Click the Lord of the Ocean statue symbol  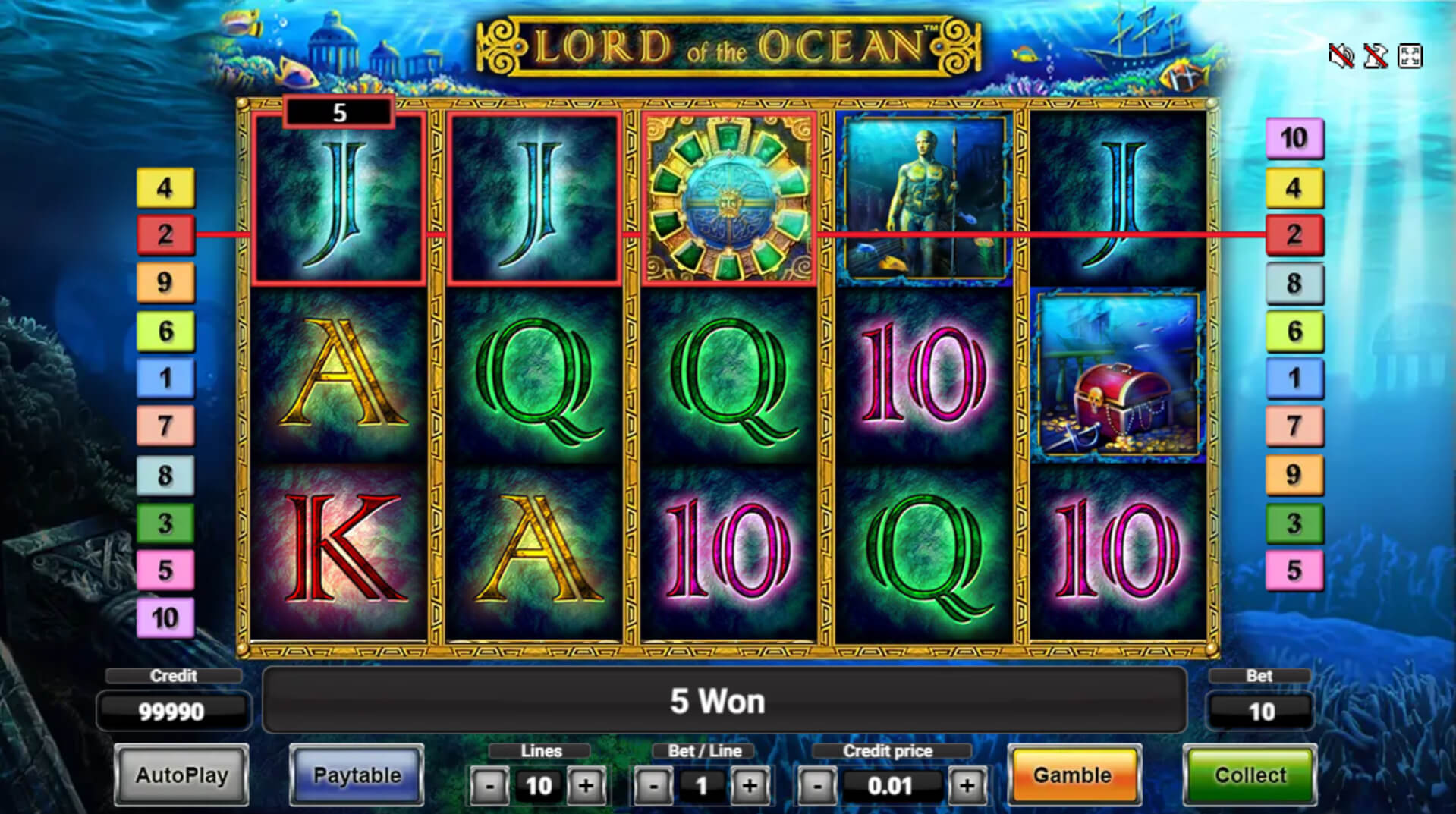(923, 199)
